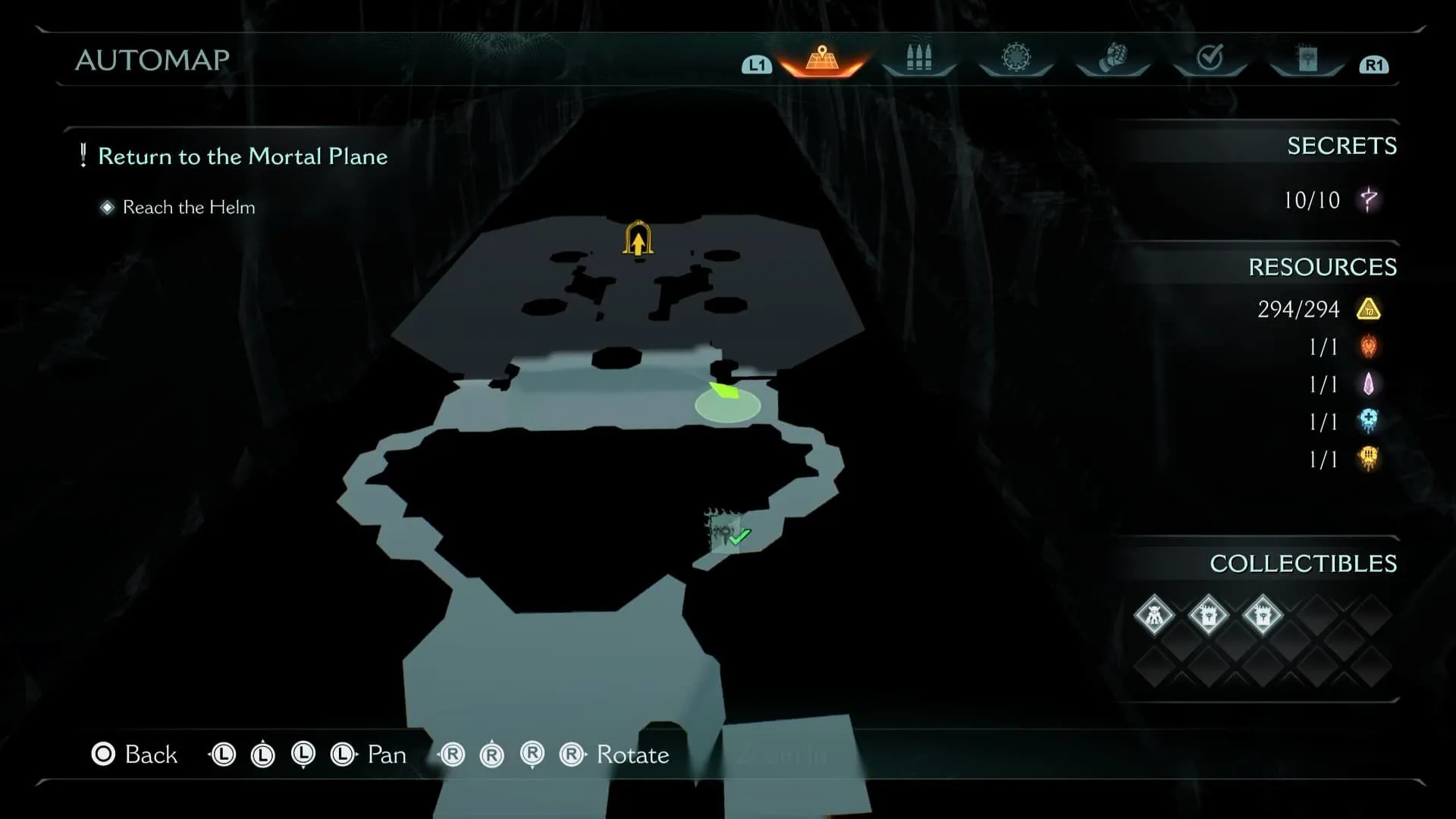Select the demon toy collectible
The width and height of the screenshot is (1456, 819).
pyautogui.click(x=1153, y=615)
